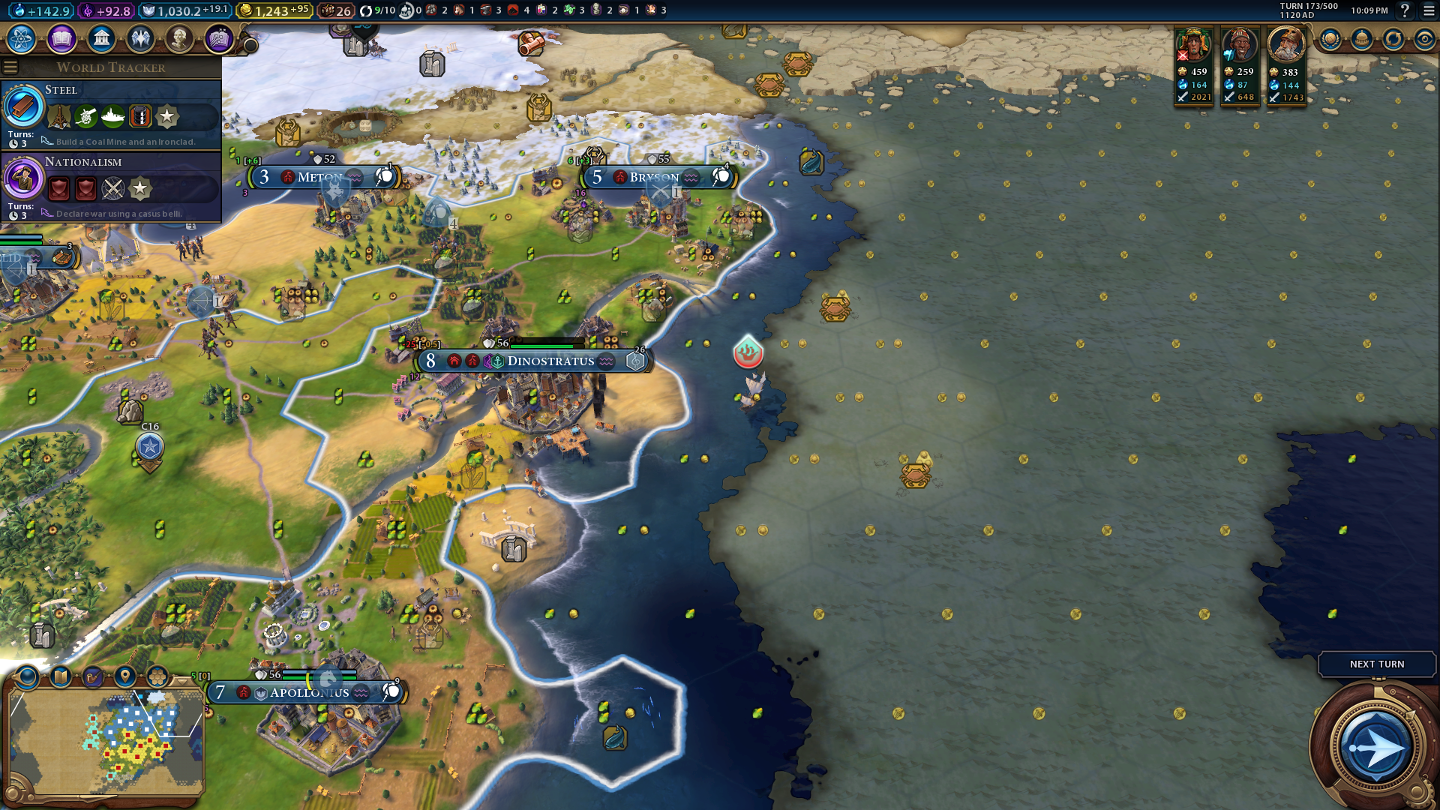The image size is (1440, 810).
Task: Open the World Rankings screen
Action: click(1330, 40)
